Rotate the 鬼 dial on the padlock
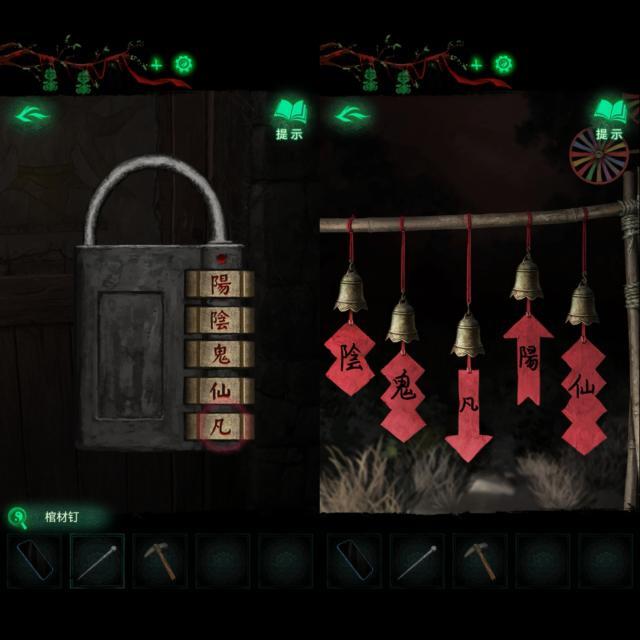 coord(220,355)
